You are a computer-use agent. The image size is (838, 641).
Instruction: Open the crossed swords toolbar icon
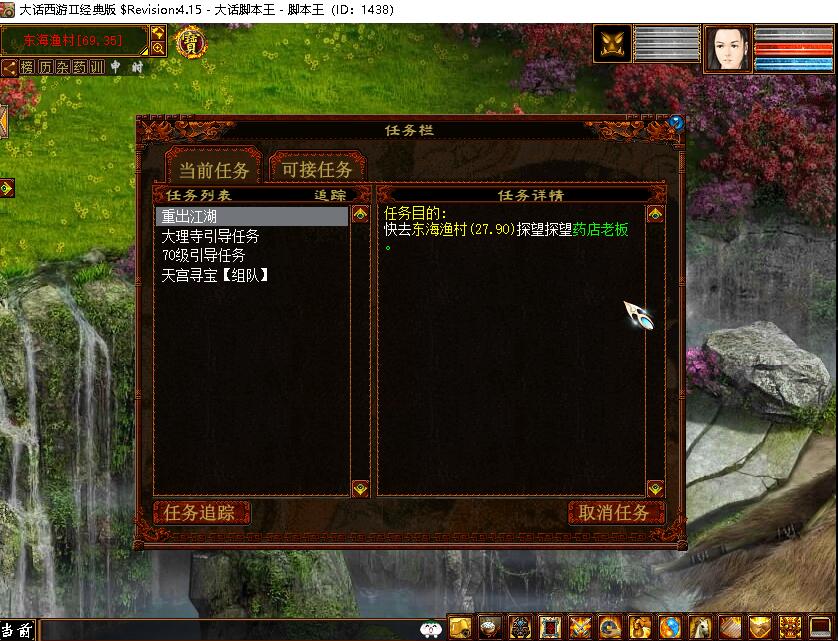click(580, 627)
